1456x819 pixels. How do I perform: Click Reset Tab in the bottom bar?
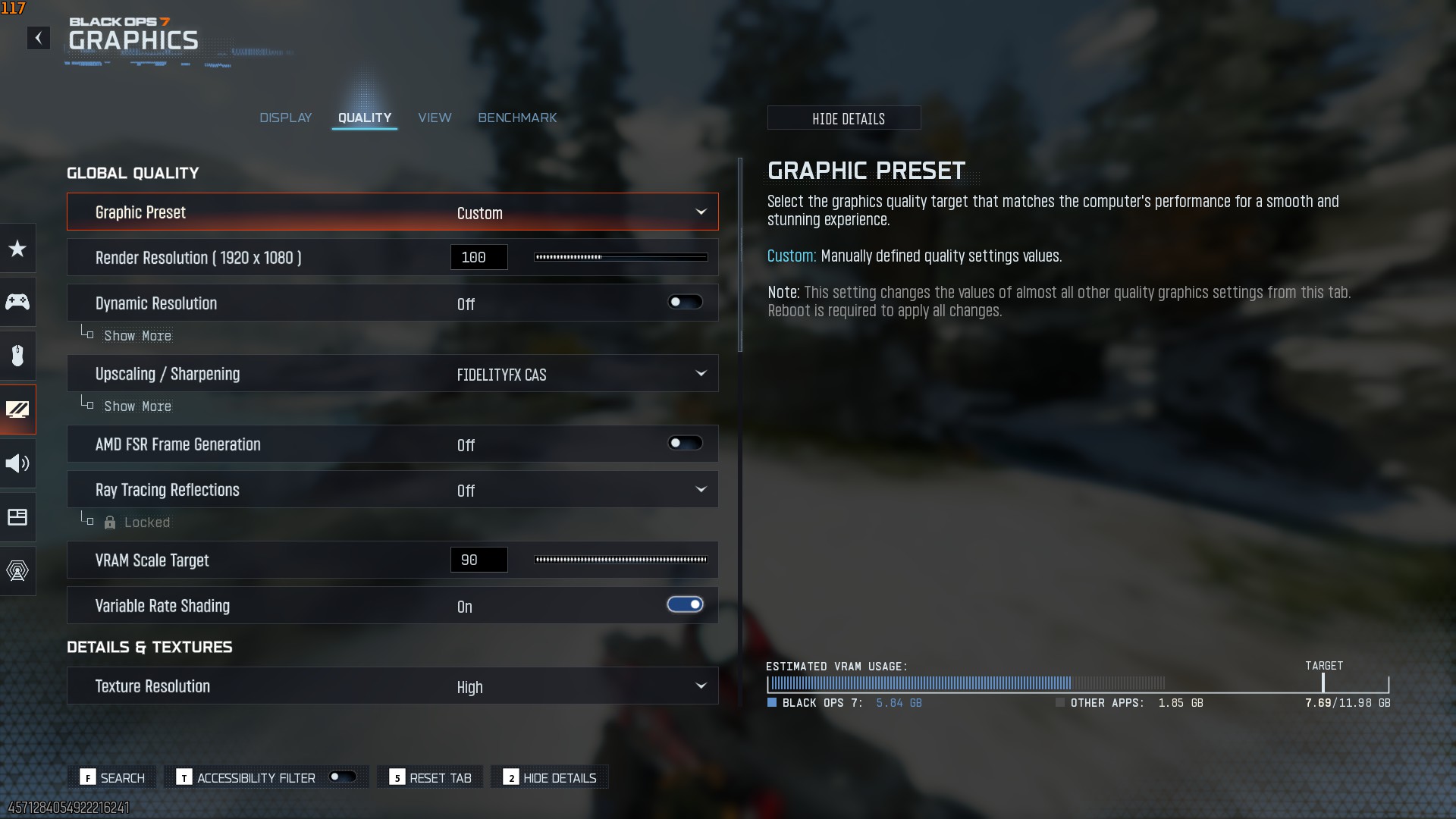coord(430,778)
